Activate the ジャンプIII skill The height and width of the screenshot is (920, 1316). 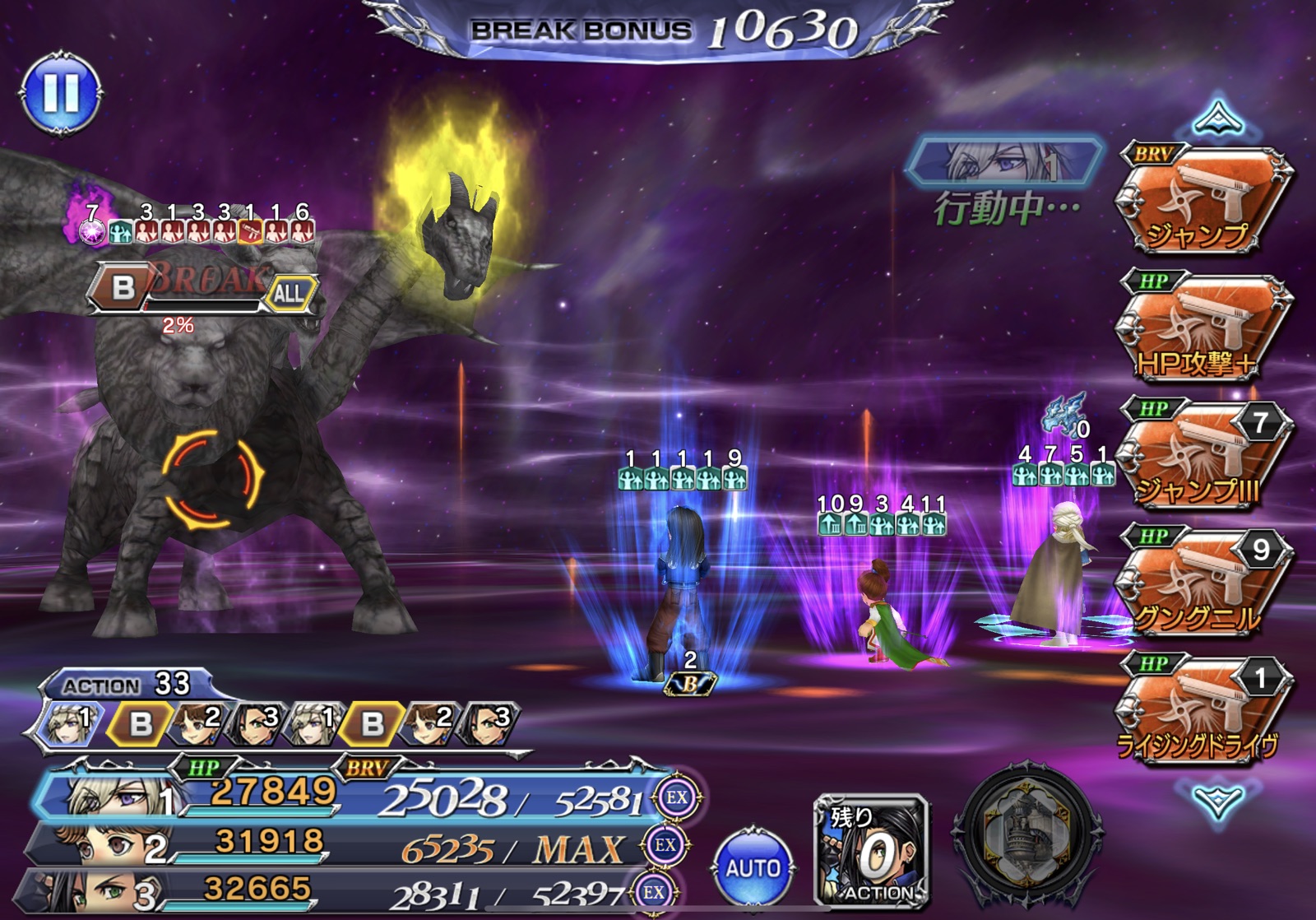1203,457
